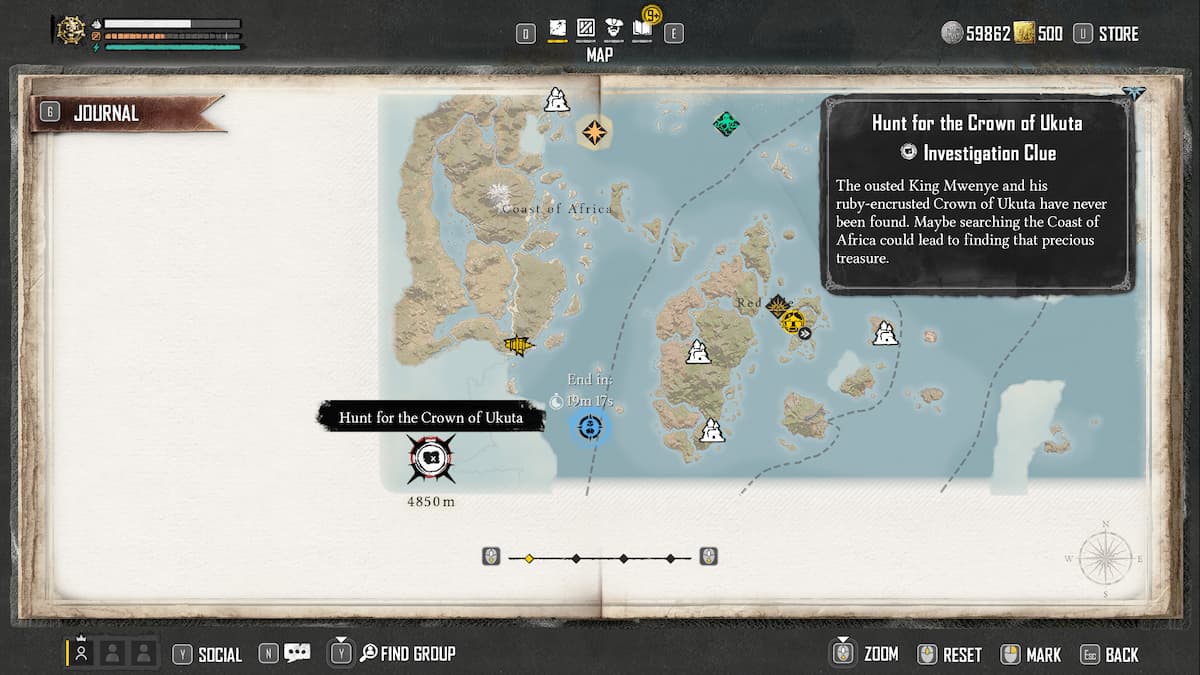Switch to the captain portrait tab
This screenshot has height=675, width=1200.
coord(614,31)
